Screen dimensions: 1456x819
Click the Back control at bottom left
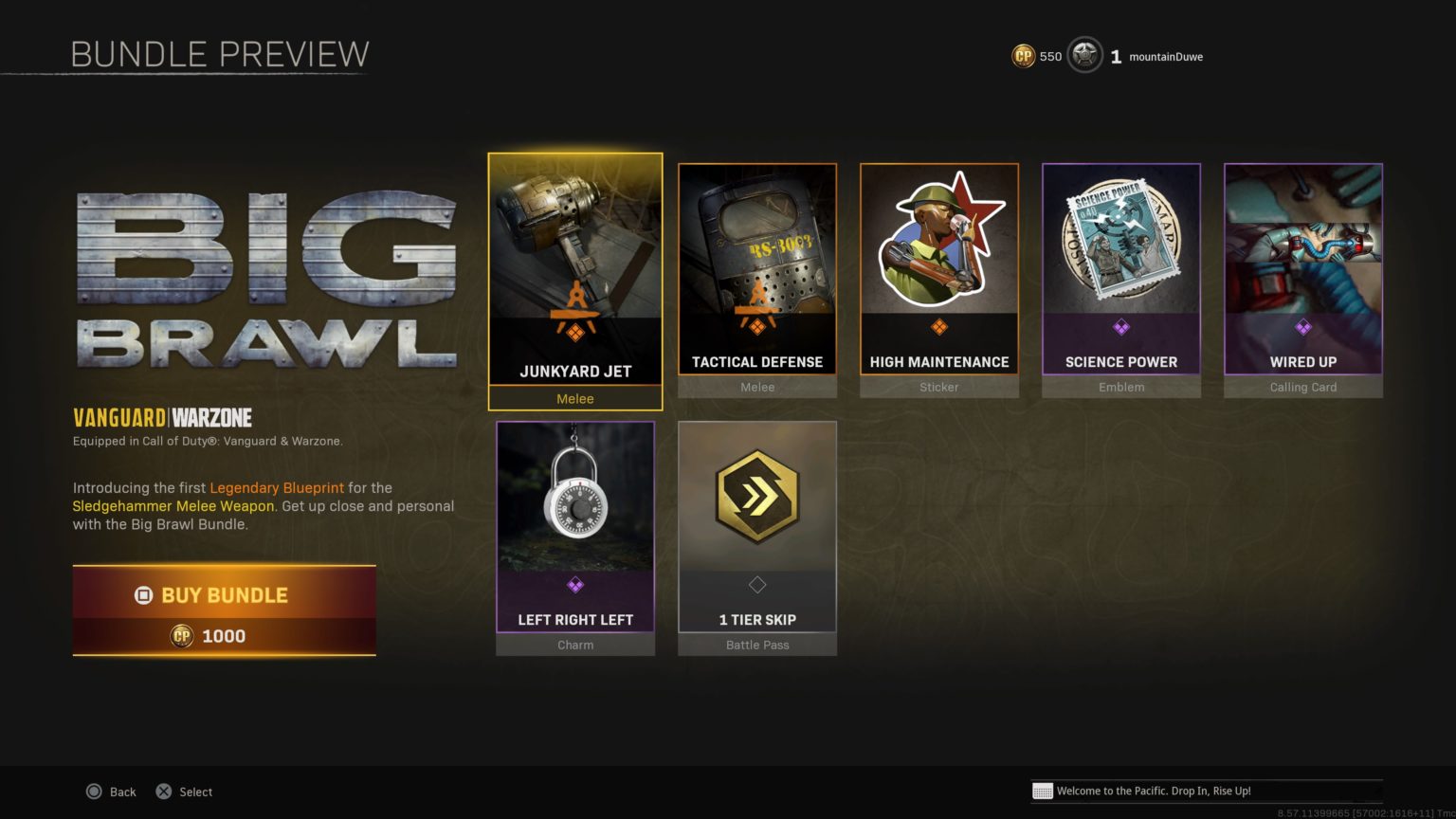(x=112, y=792)
